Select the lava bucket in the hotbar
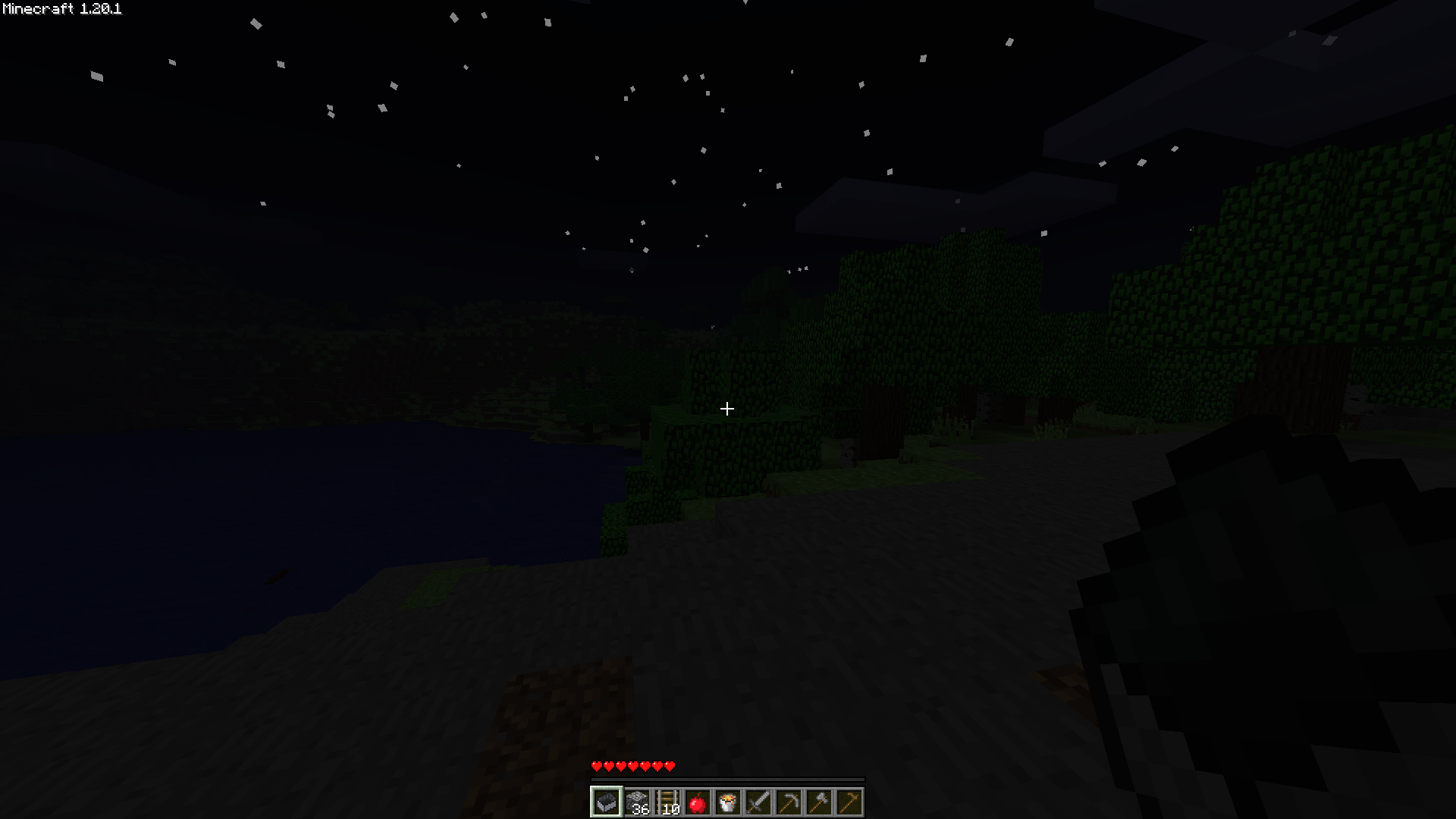Viewport: 1456px width, 819px height. (x=728, y=802)
